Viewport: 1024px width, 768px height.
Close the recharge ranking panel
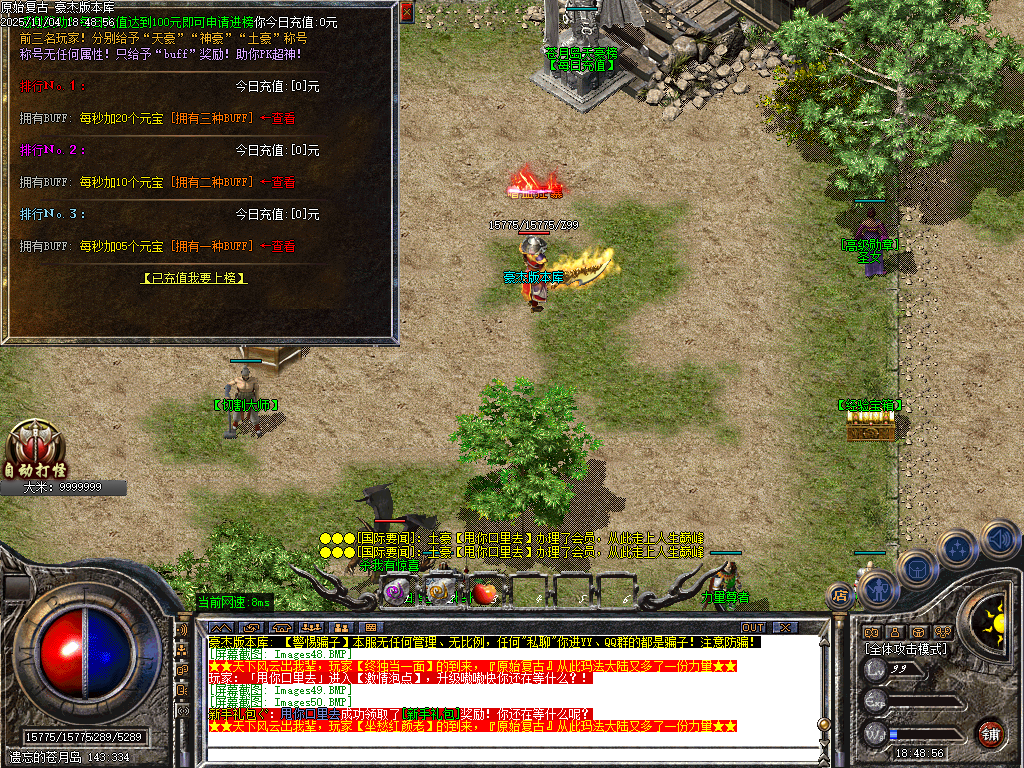point(406,12)
